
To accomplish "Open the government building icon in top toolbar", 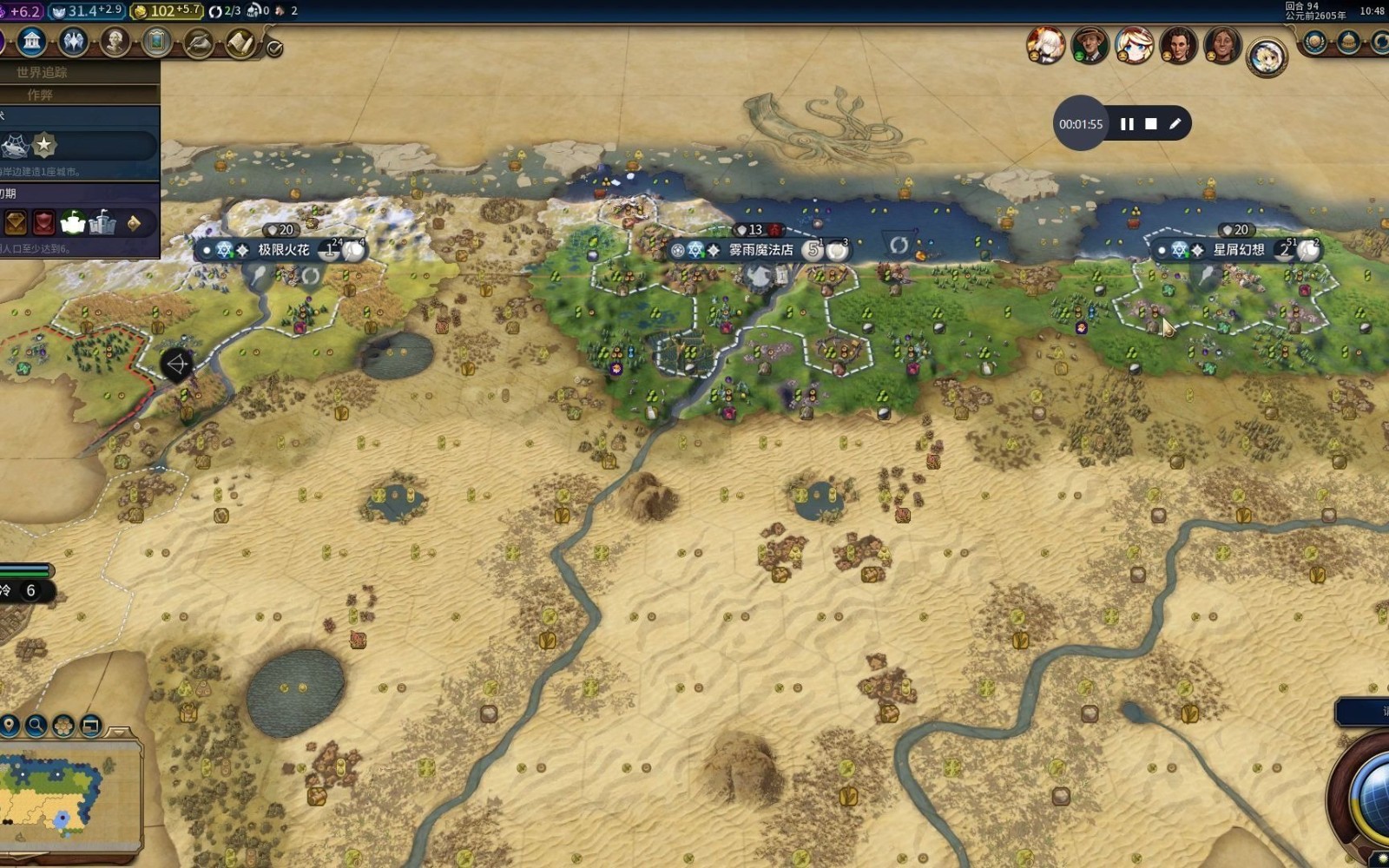I will [31, 41].
